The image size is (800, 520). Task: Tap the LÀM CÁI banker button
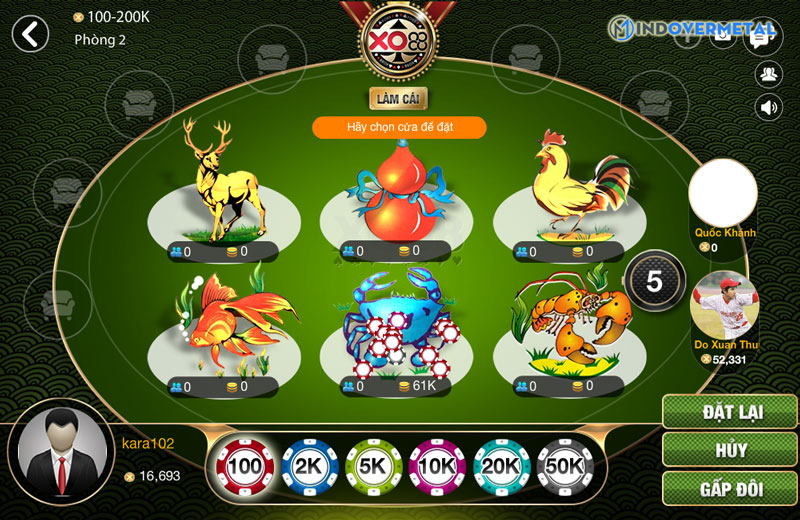click(x=399, y=99)
